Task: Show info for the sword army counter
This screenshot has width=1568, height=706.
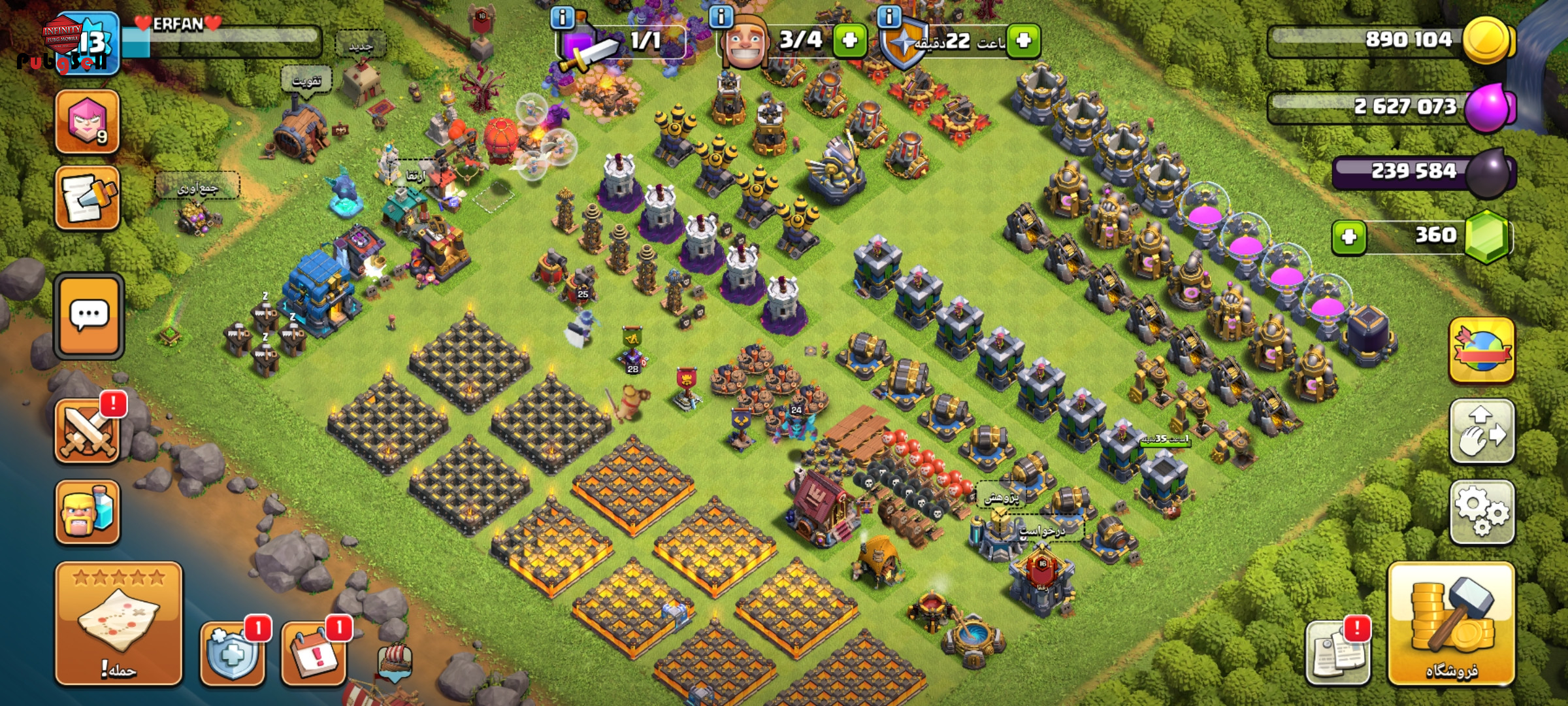Action: tap(563, 18)
